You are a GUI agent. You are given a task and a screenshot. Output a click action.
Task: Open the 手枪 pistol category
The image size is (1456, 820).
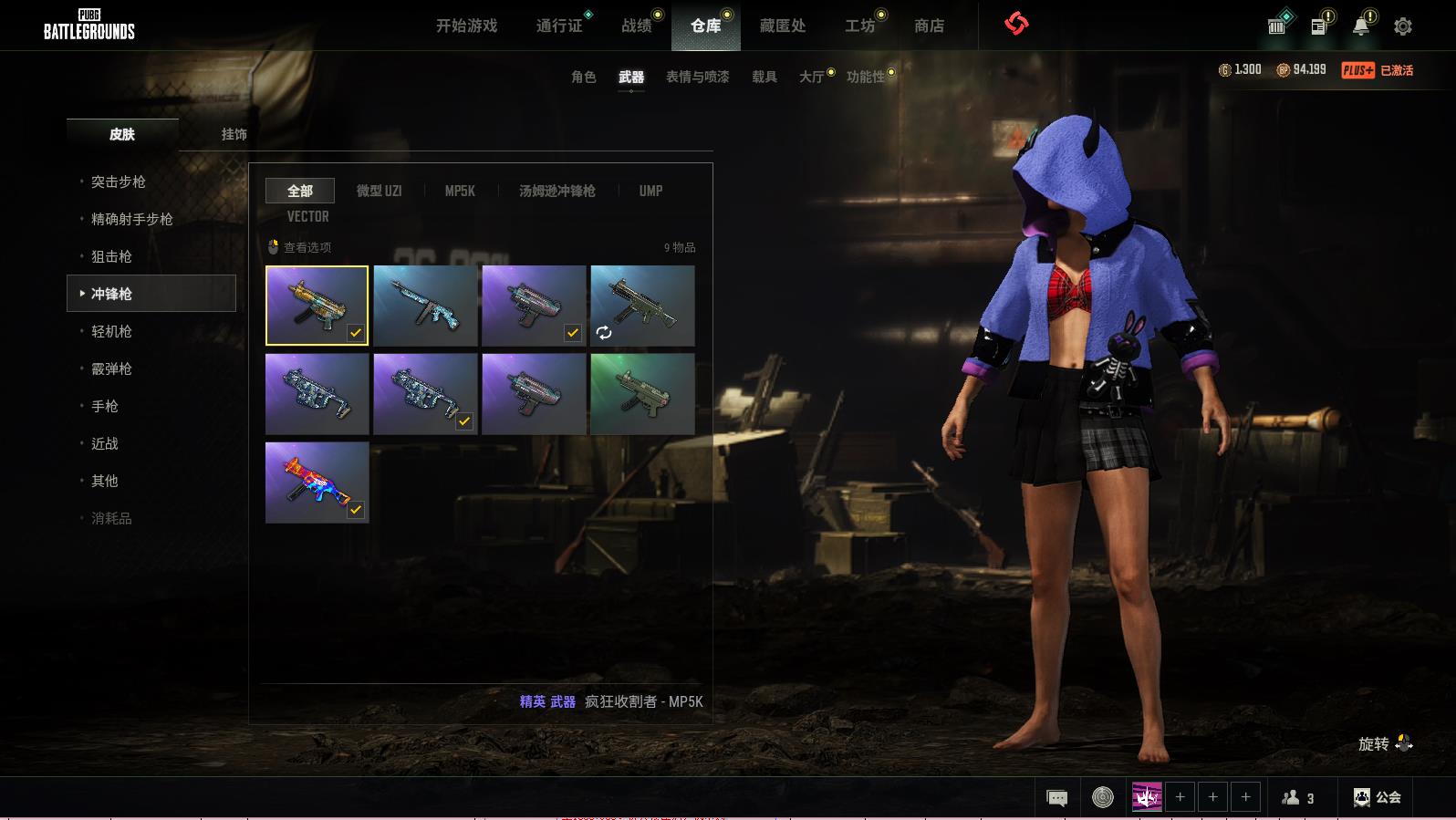105,406
